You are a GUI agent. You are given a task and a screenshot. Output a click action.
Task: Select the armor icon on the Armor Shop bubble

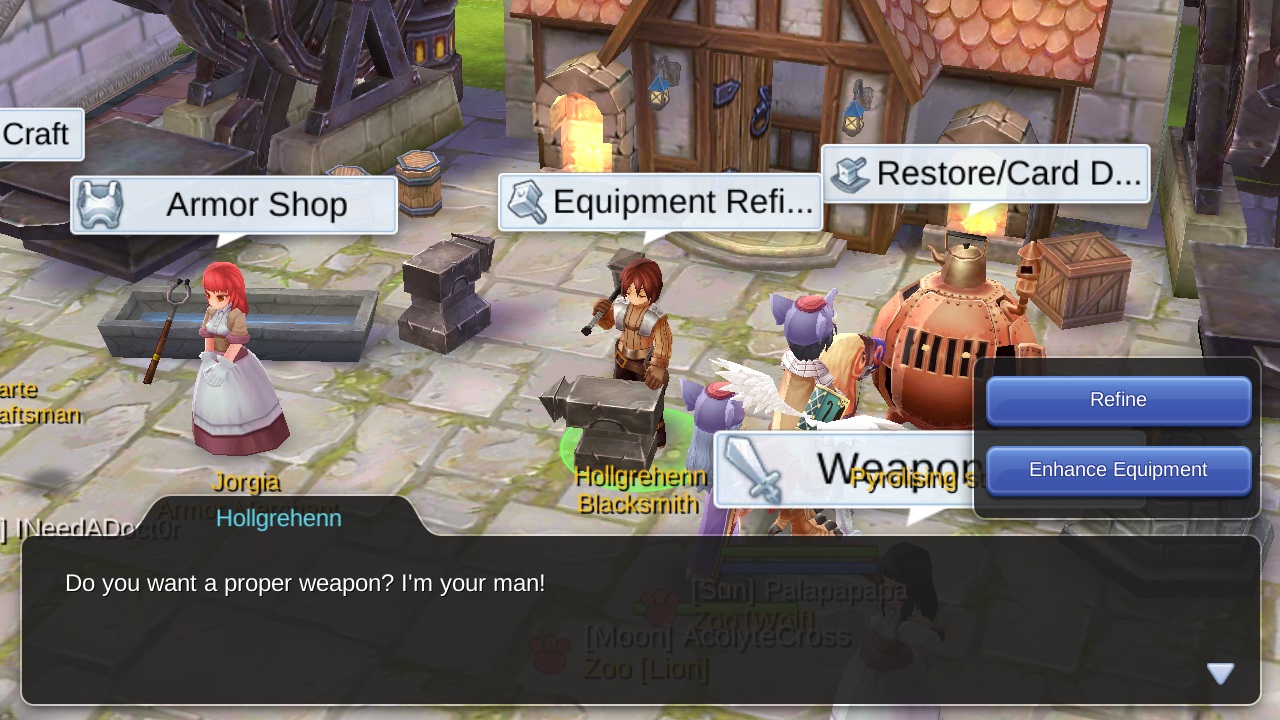click(x=100, y=204)
